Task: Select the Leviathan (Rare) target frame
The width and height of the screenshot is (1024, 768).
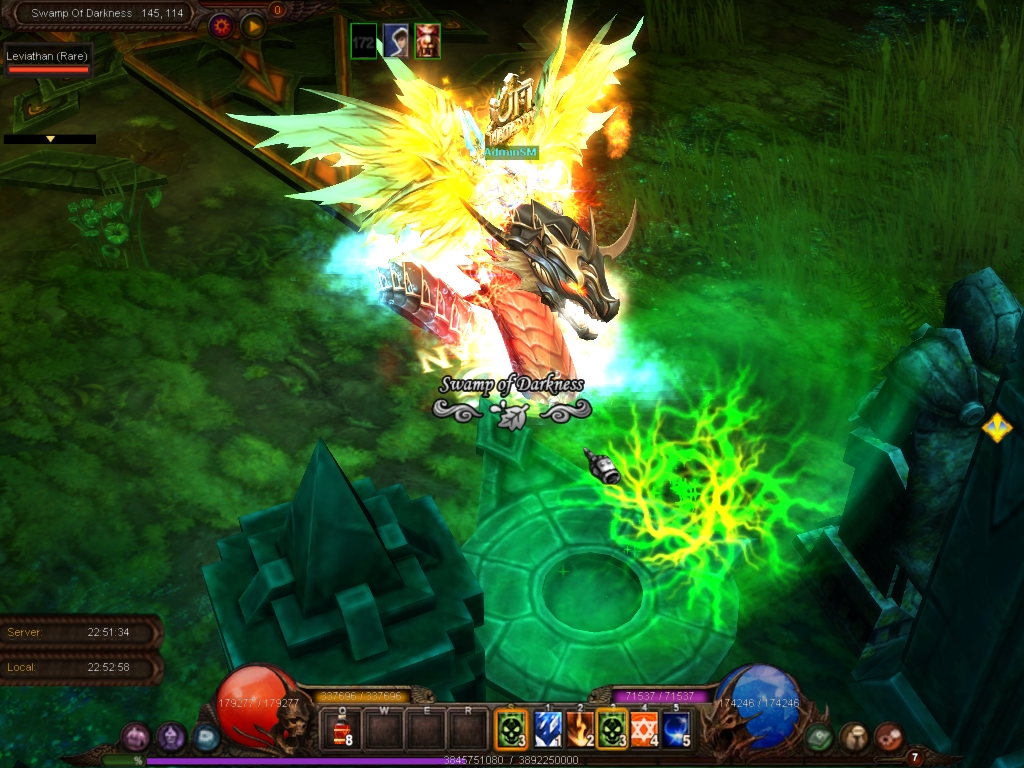Action: click(x=48, y=62)
